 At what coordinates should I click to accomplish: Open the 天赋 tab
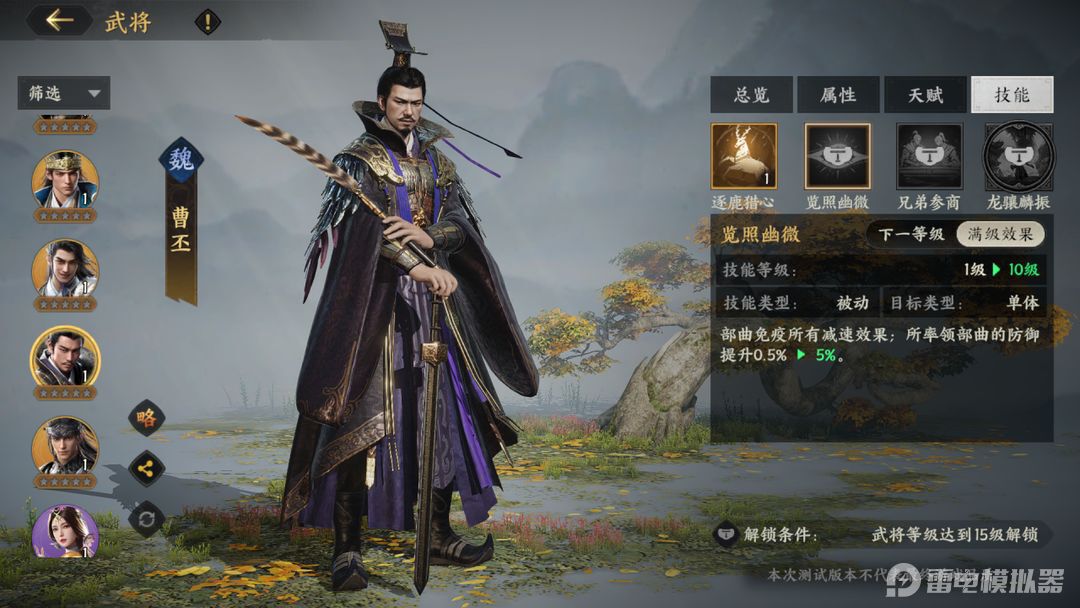[925, 95]
